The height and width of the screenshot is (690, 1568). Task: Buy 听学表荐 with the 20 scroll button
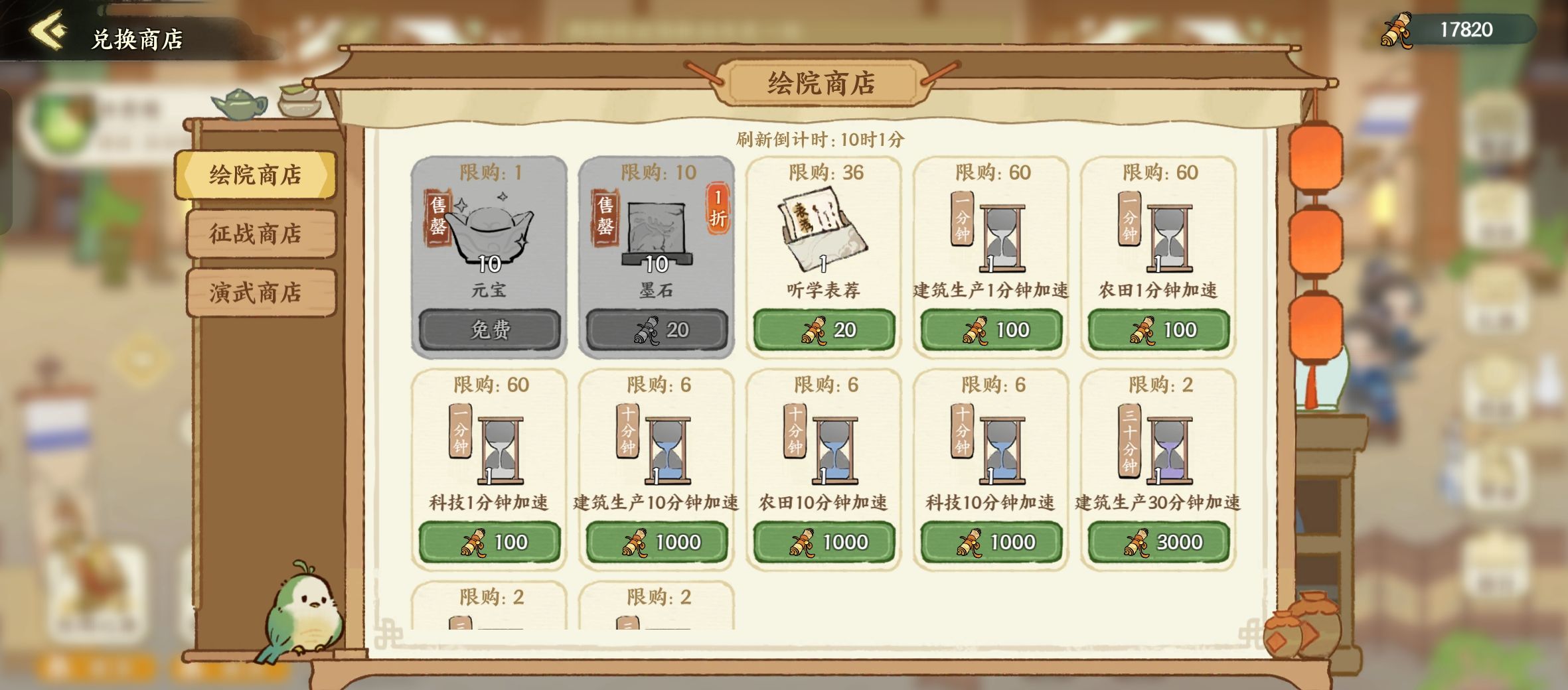click(823, 329)
